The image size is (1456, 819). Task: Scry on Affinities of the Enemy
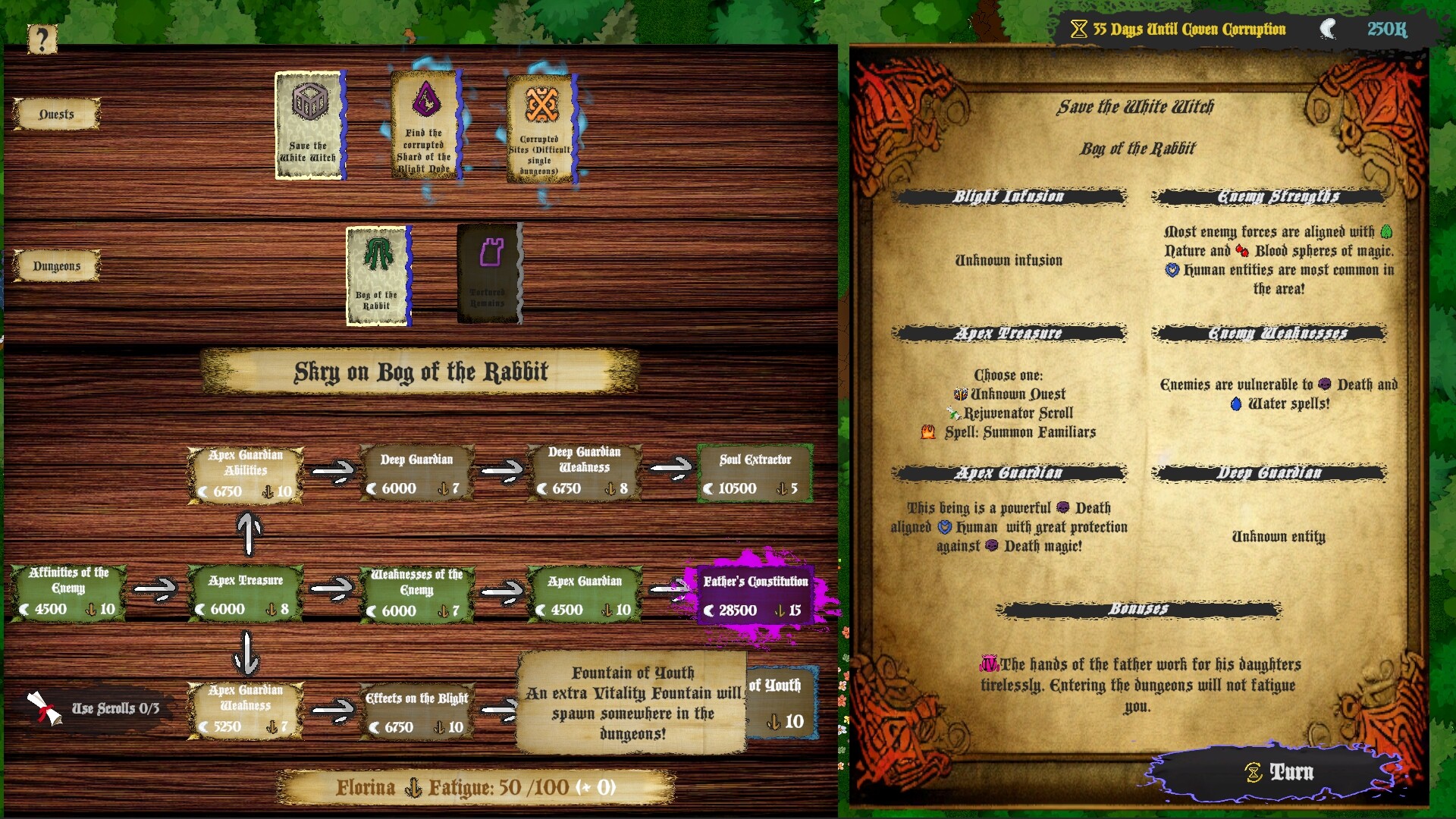point(68,591)
